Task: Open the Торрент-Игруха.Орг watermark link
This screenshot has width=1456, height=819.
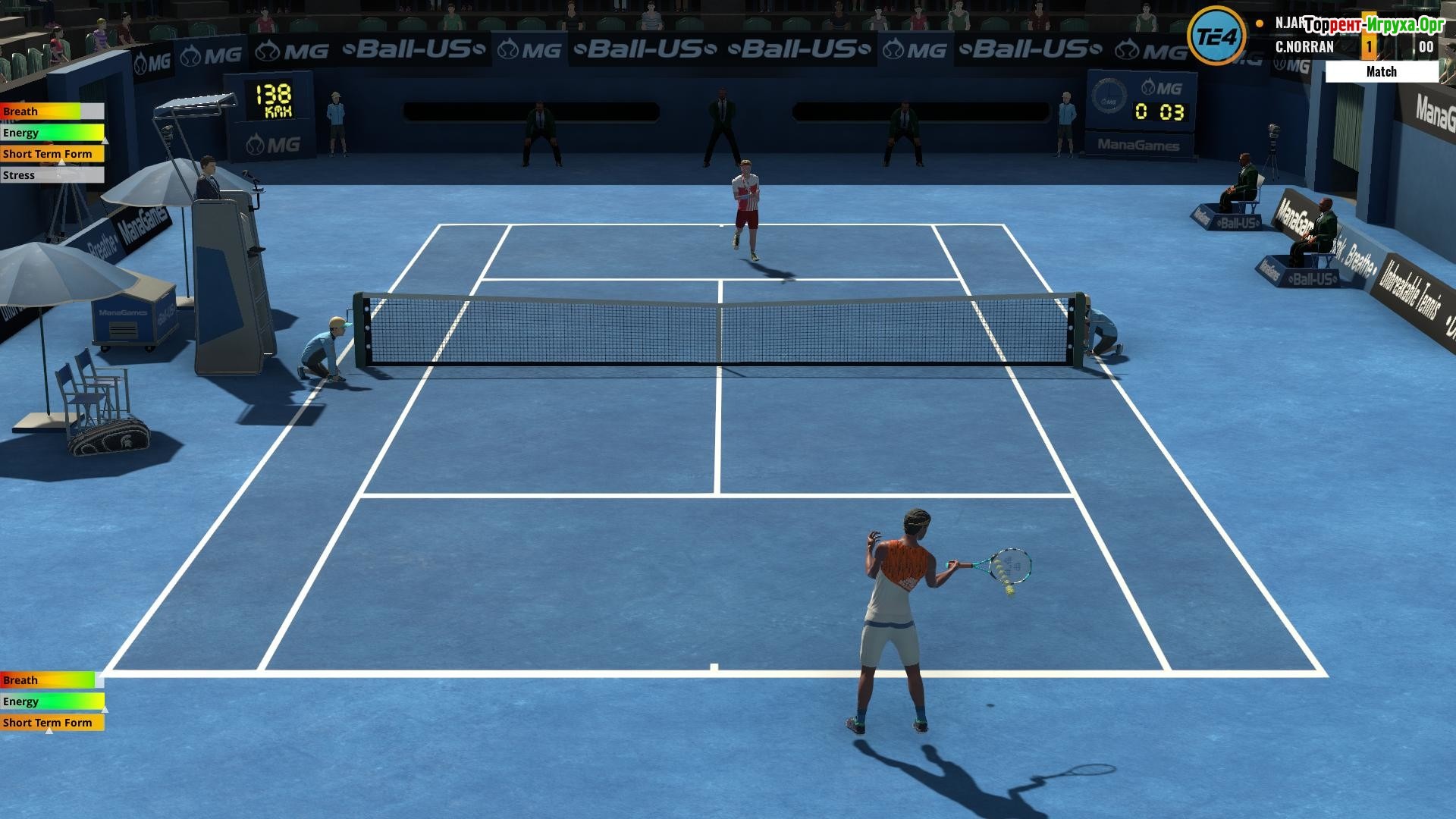Action: click(1374, 25)
